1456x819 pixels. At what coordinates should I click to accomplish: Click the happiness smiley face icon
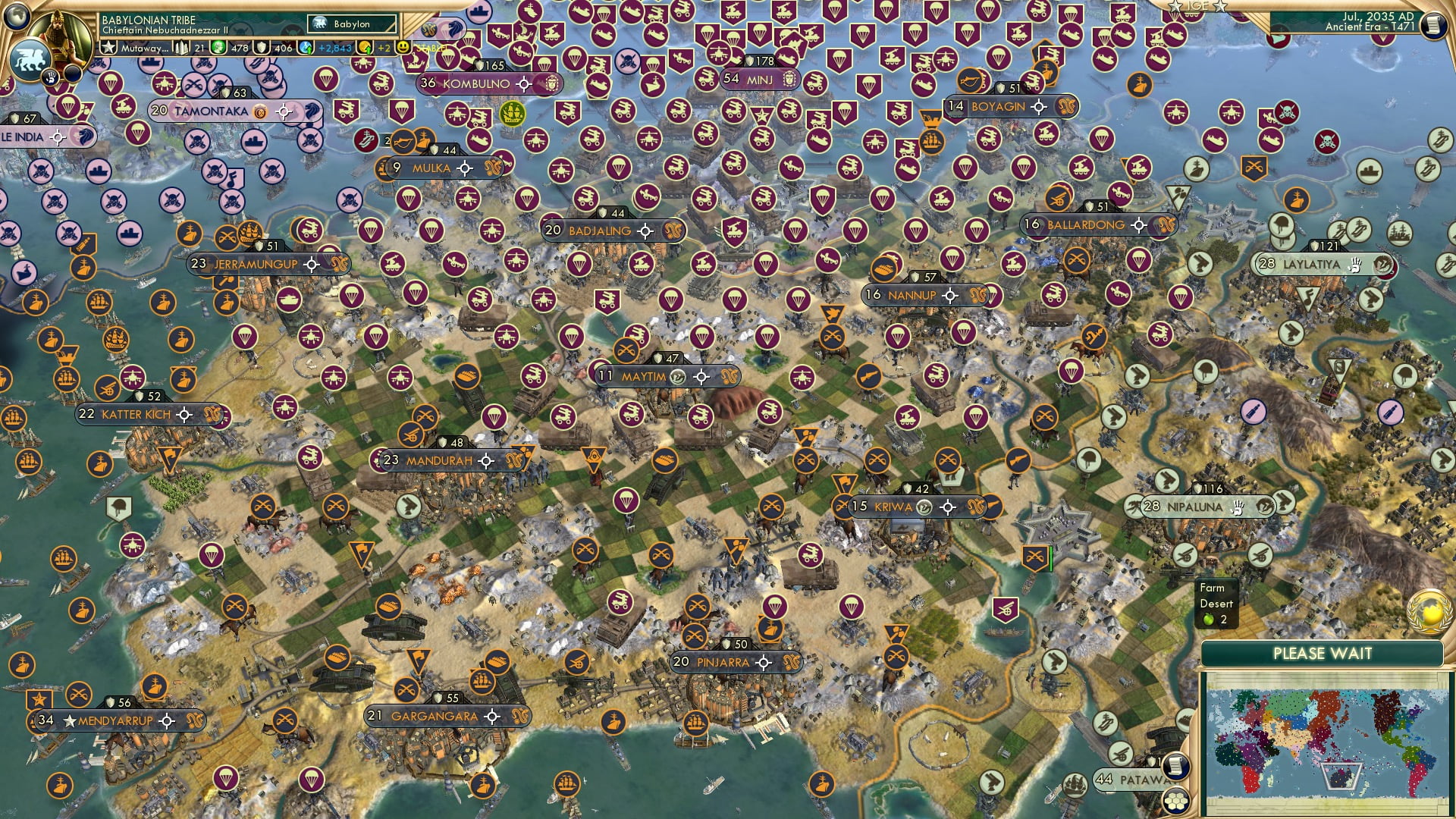(403, 47)
